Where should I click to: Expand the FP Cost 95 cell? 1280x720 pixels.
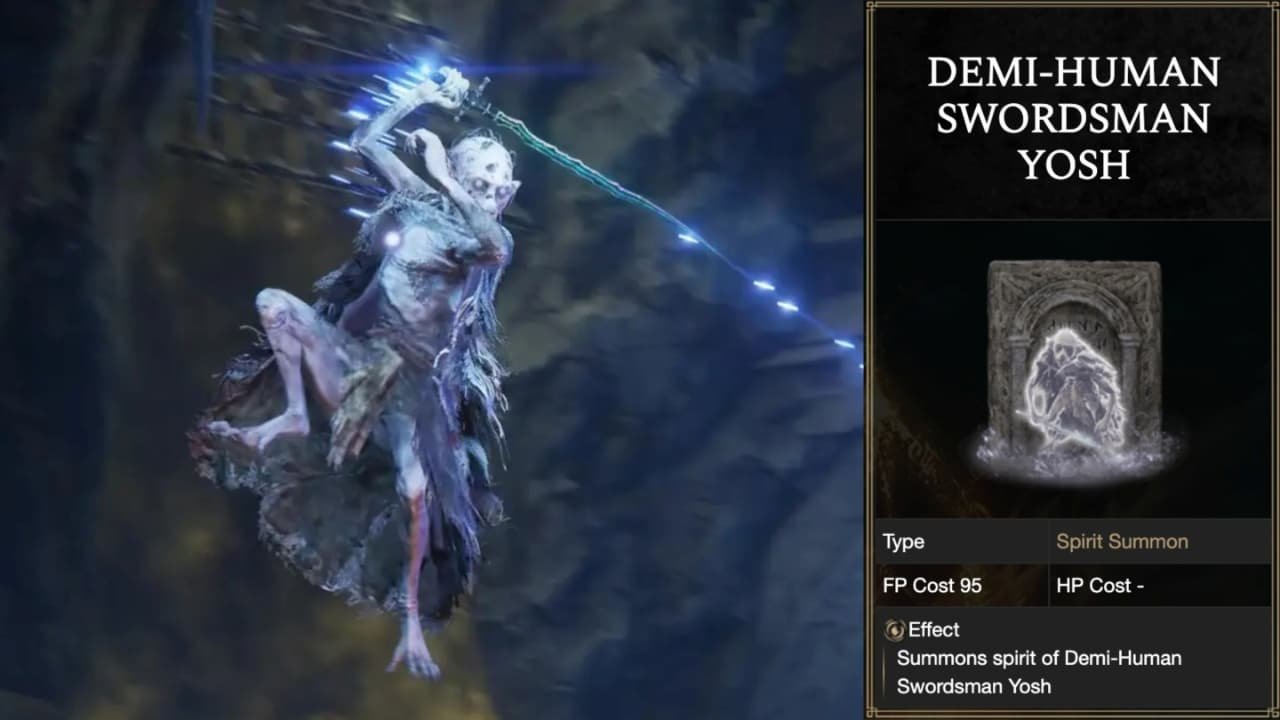(930, 586)
